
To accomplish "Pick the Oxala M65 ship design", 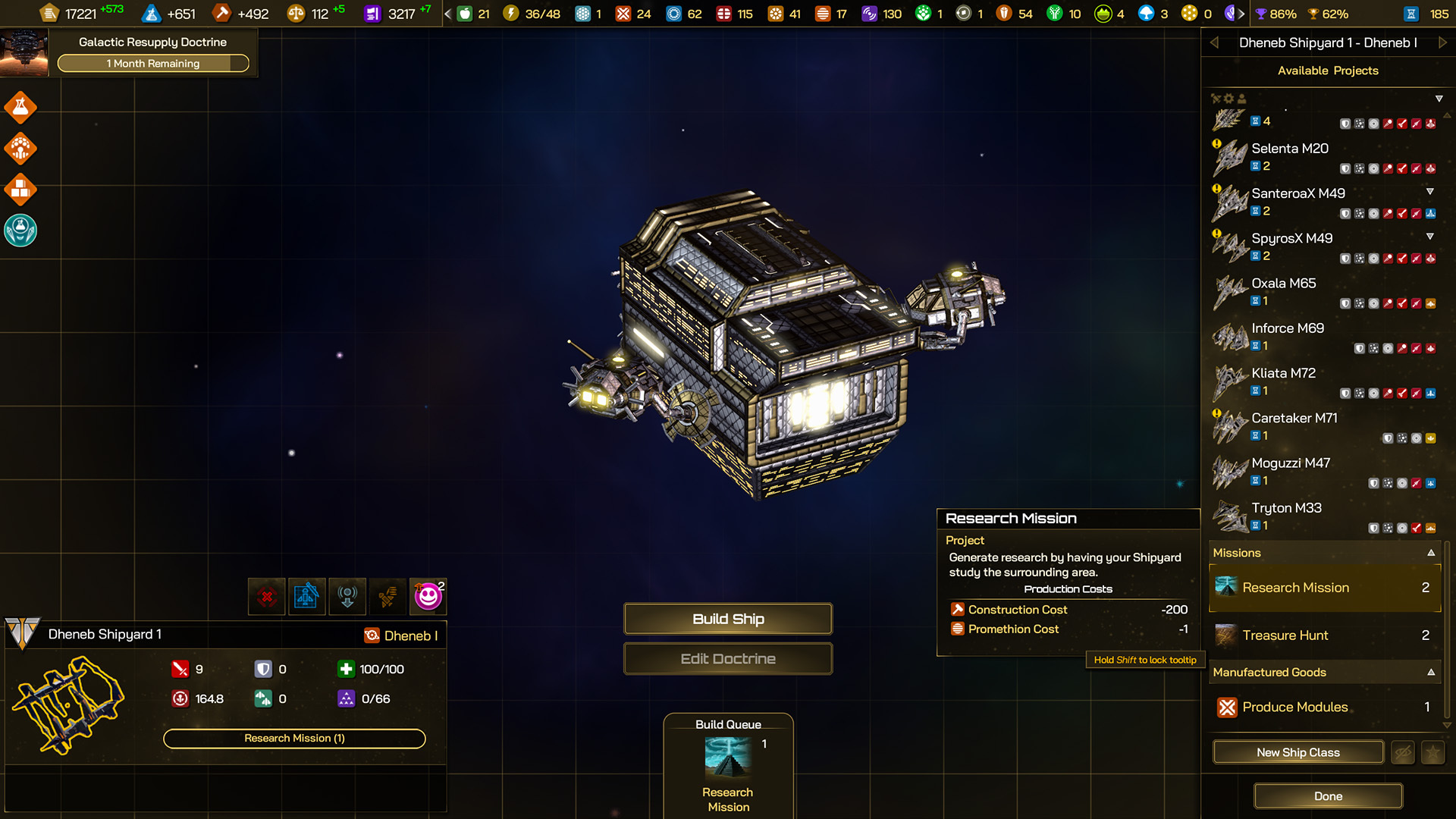I will [1283, 284].
